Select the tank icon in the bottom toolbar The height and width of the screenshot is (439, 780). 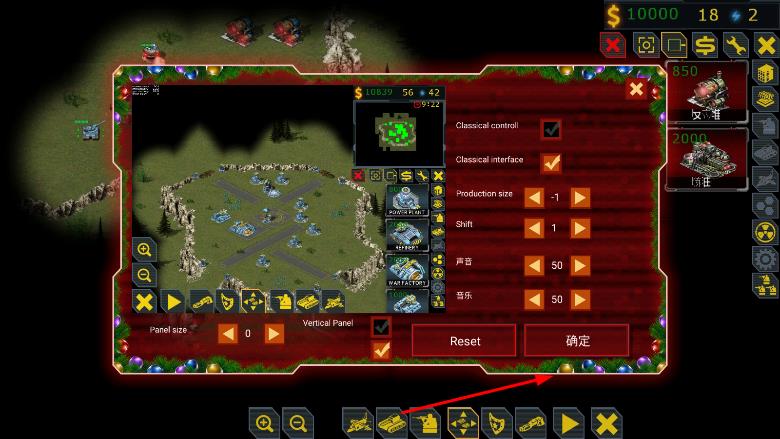[x=391, y=423]
